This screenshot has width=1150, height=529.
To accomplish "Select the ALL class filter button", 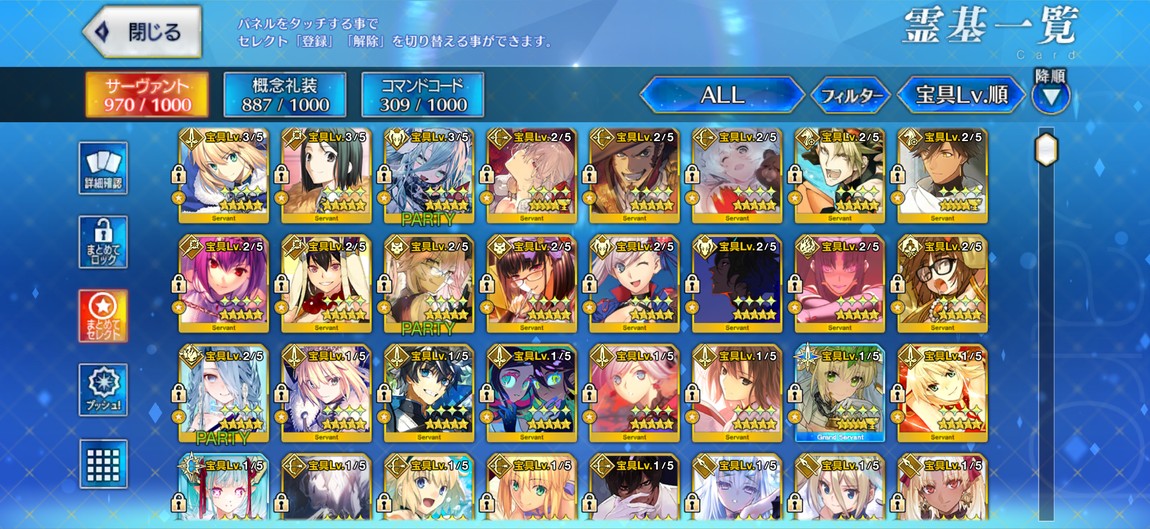I will tap(721, 96).
